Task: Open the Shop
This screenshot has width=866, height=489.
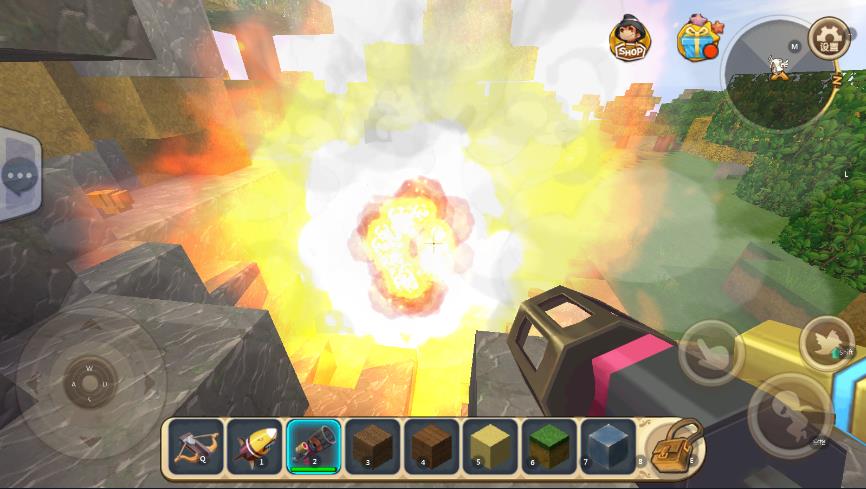Action: coord(629,38)
